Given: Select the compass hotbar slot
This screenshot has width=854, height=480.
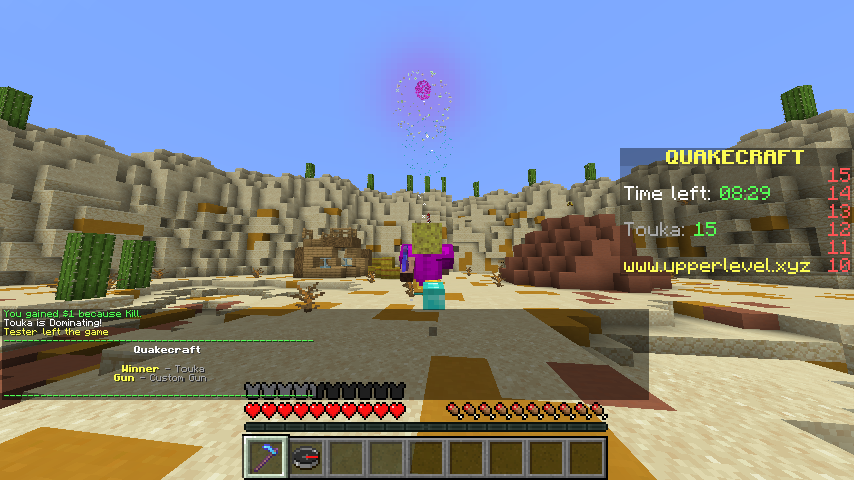Looking at the screenshot, I should pos(306,457).
